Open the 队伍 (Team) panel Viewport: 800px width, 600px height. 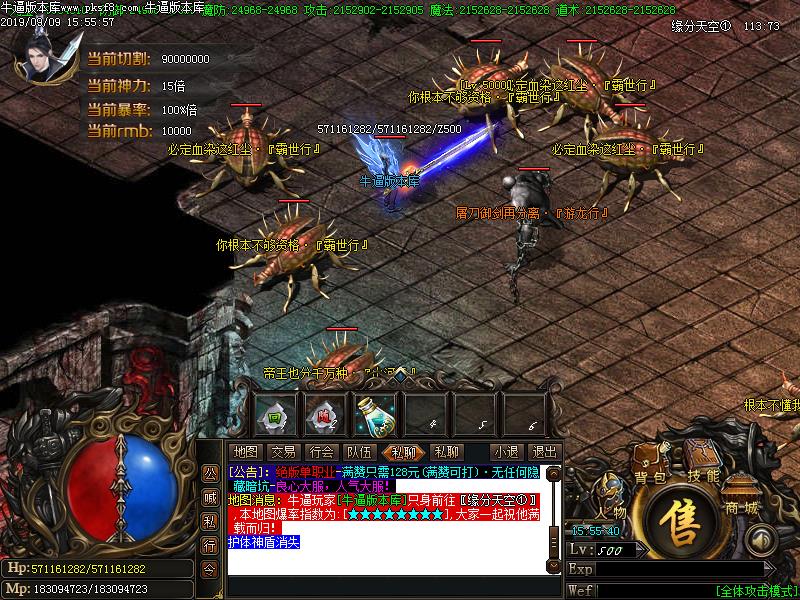tap(359, 452)
